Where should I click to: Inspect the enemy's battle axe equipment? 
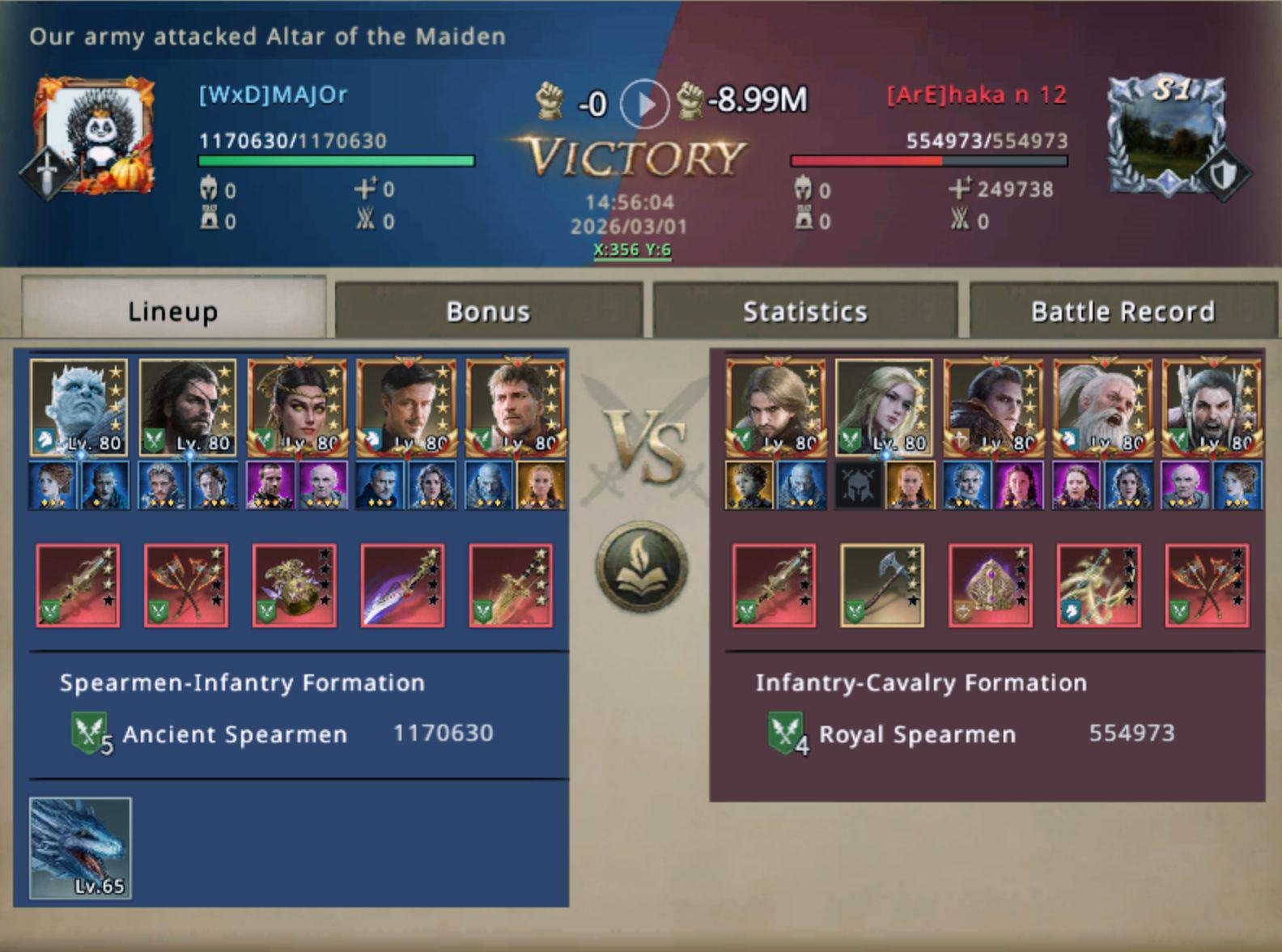(x=882, y=585)
